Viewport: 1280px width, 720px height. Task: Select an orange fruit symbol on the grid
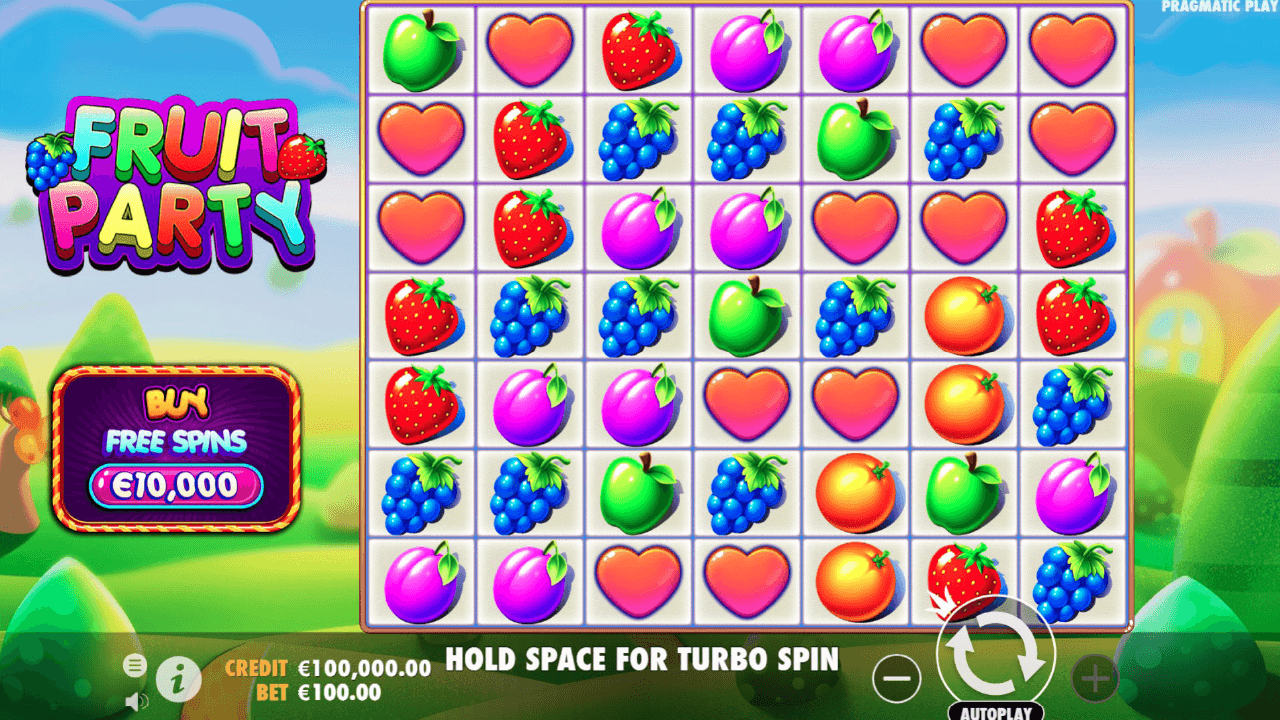click(x=855, y=489)
